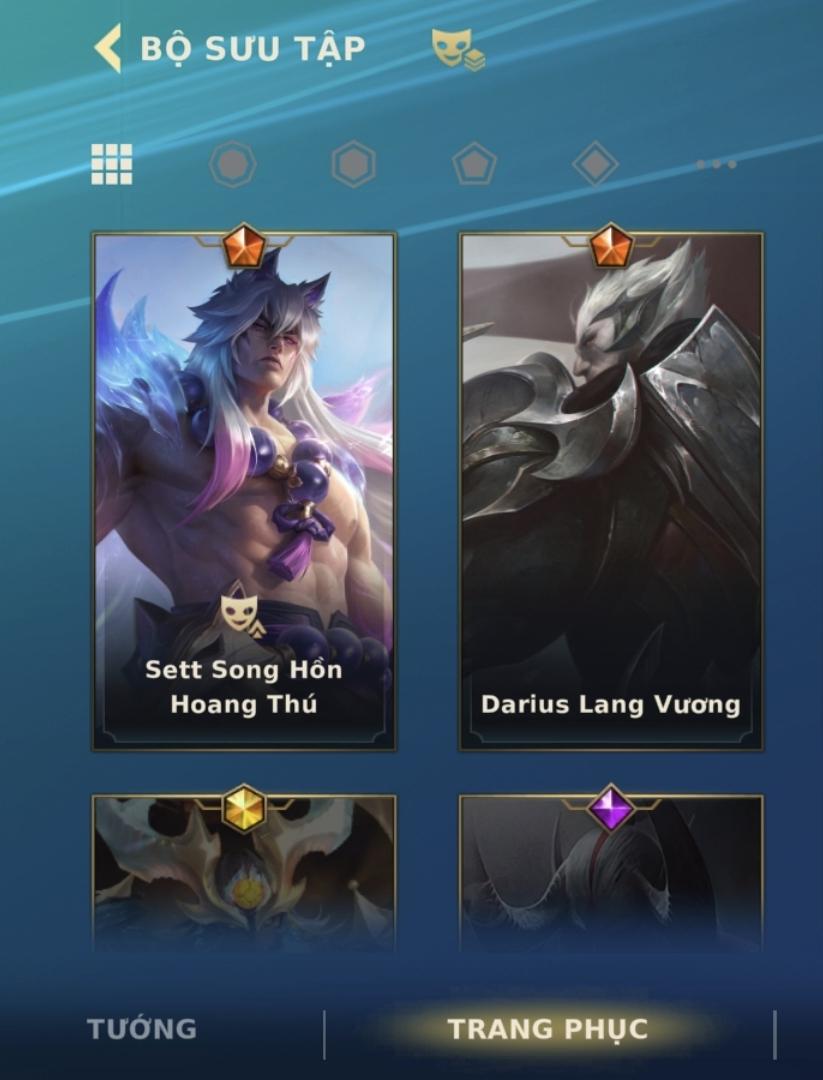Switch to the Trang Phục tab

pyautogui.click(x=548, y=1029)
